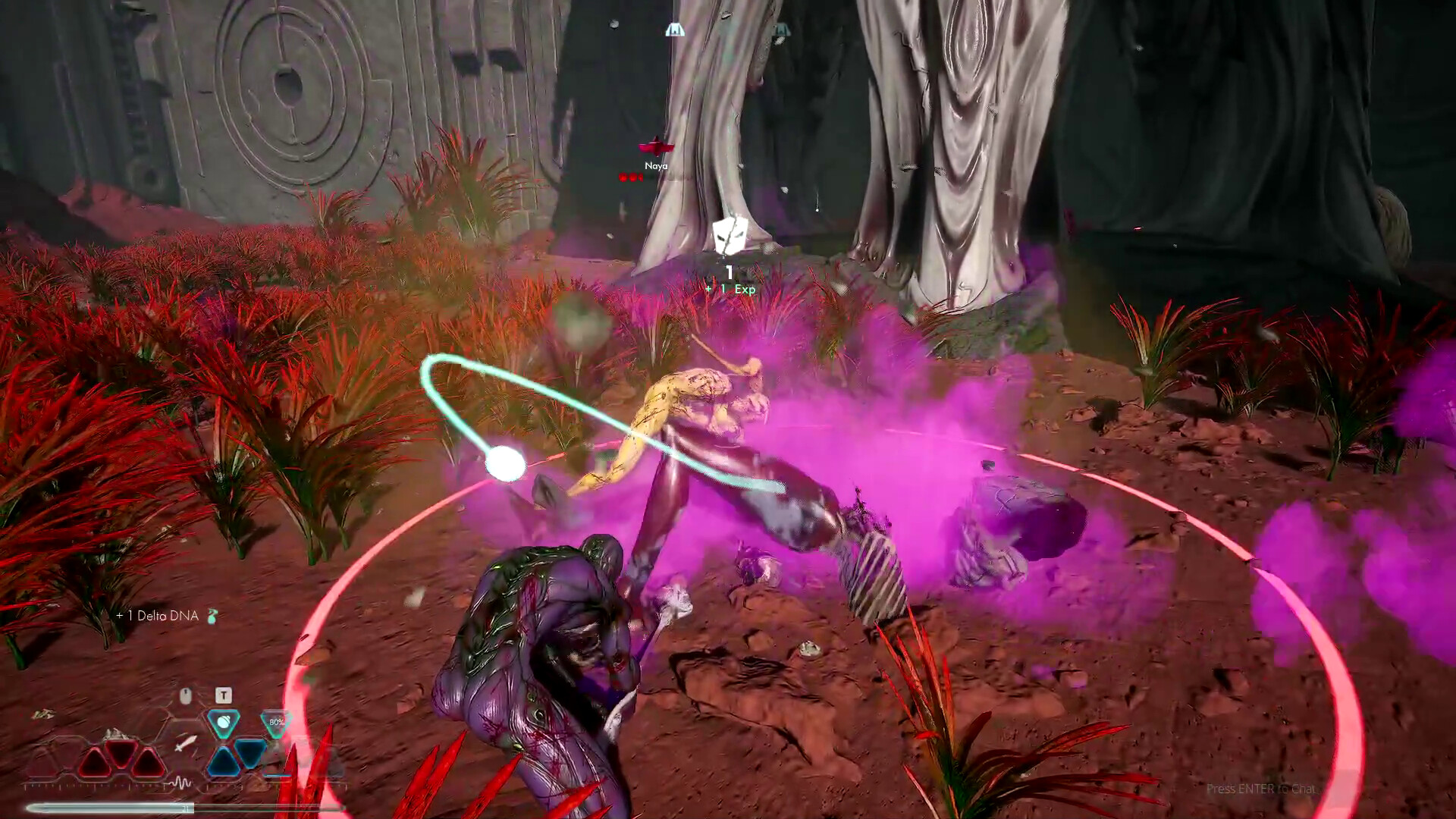Image resolution: width=1456 pixels, height=819 pixels.
Task: Select Naya's red player marker
Action: [x=656, y=146]
